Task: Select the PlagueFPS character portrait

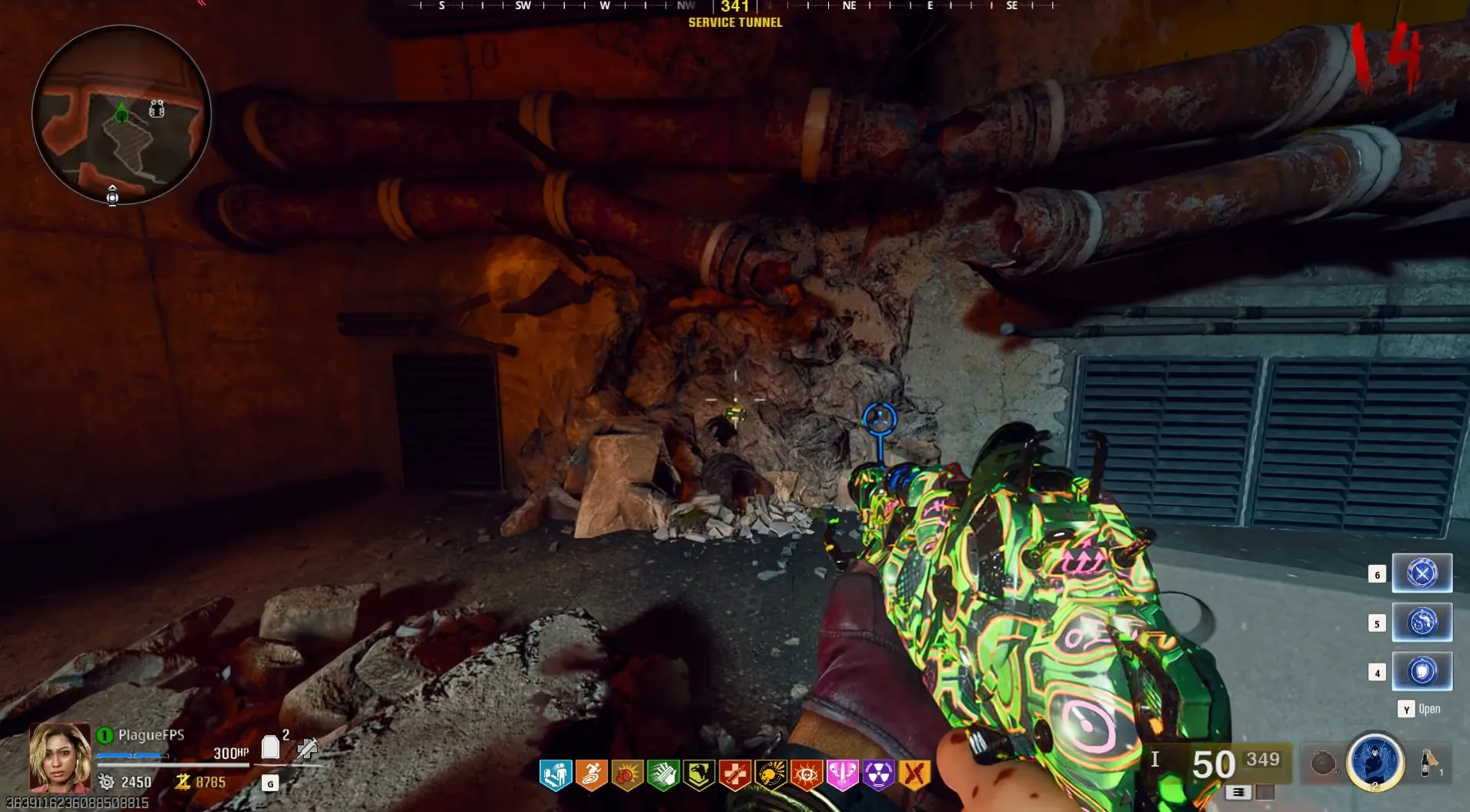Action: 59,757
